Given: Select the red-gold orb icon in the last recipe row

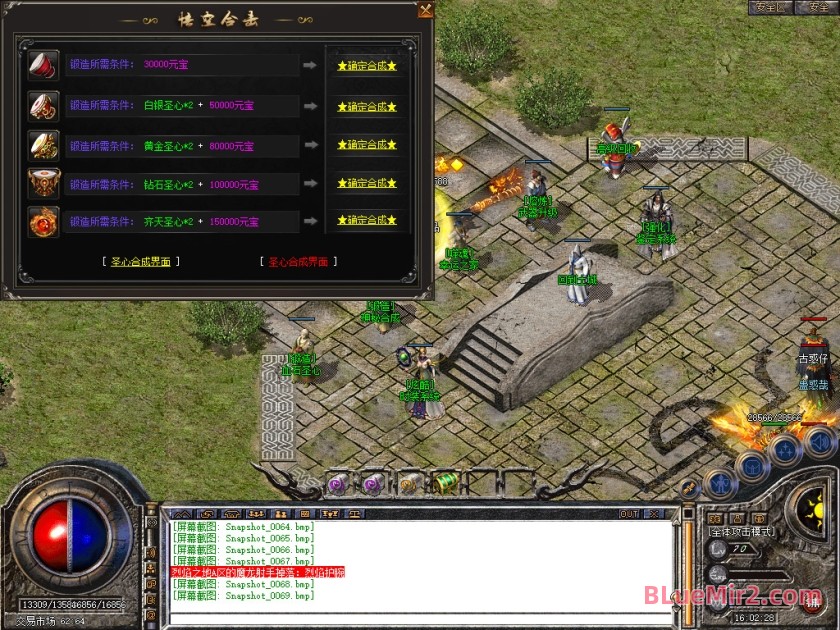Looking at the screenshot, I should tap(43, 221).
